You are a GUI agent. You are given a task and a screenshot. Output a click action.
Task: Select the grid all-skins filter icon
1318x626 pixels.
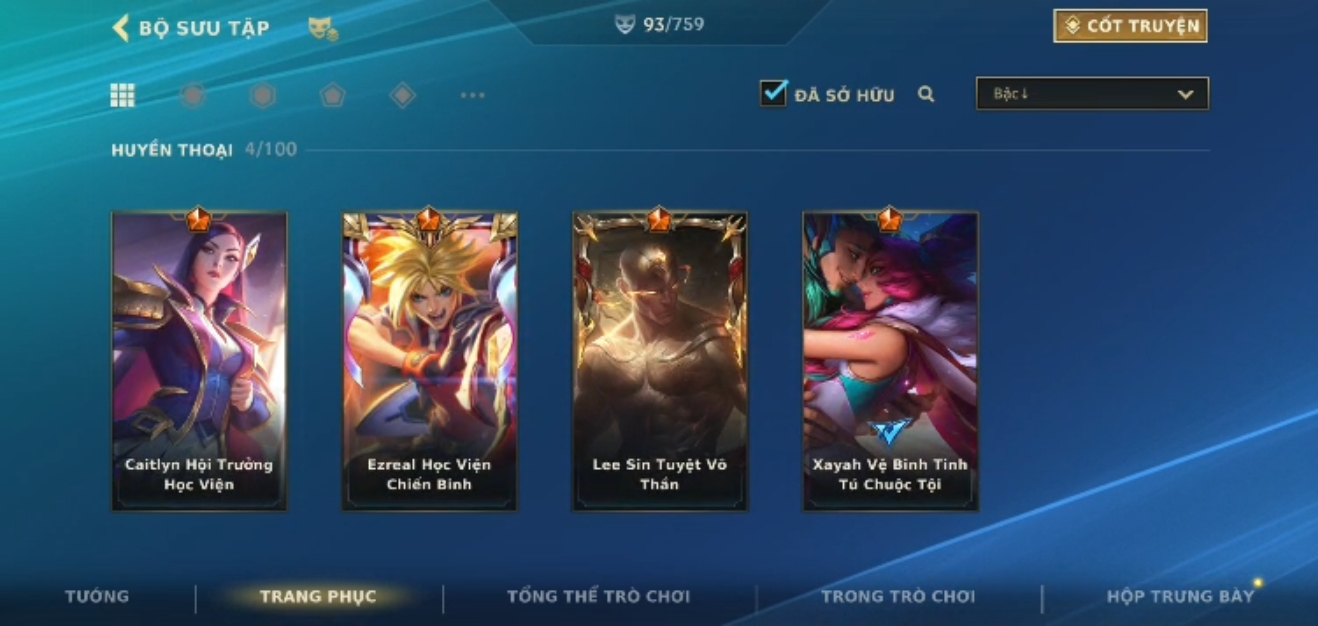click(122, 95)
